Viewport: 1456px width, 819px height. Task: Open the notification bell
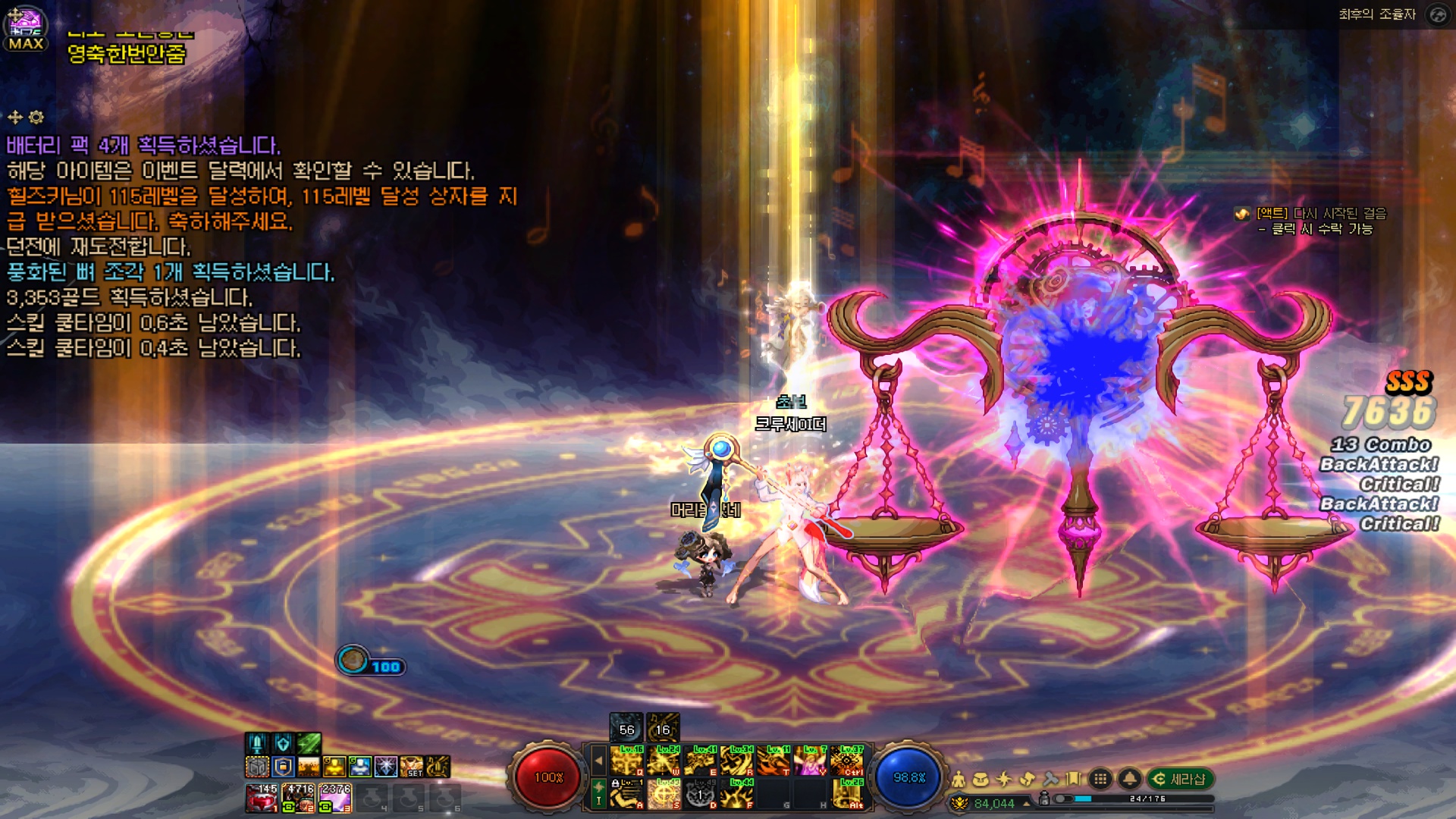(x=1129, y=779)
